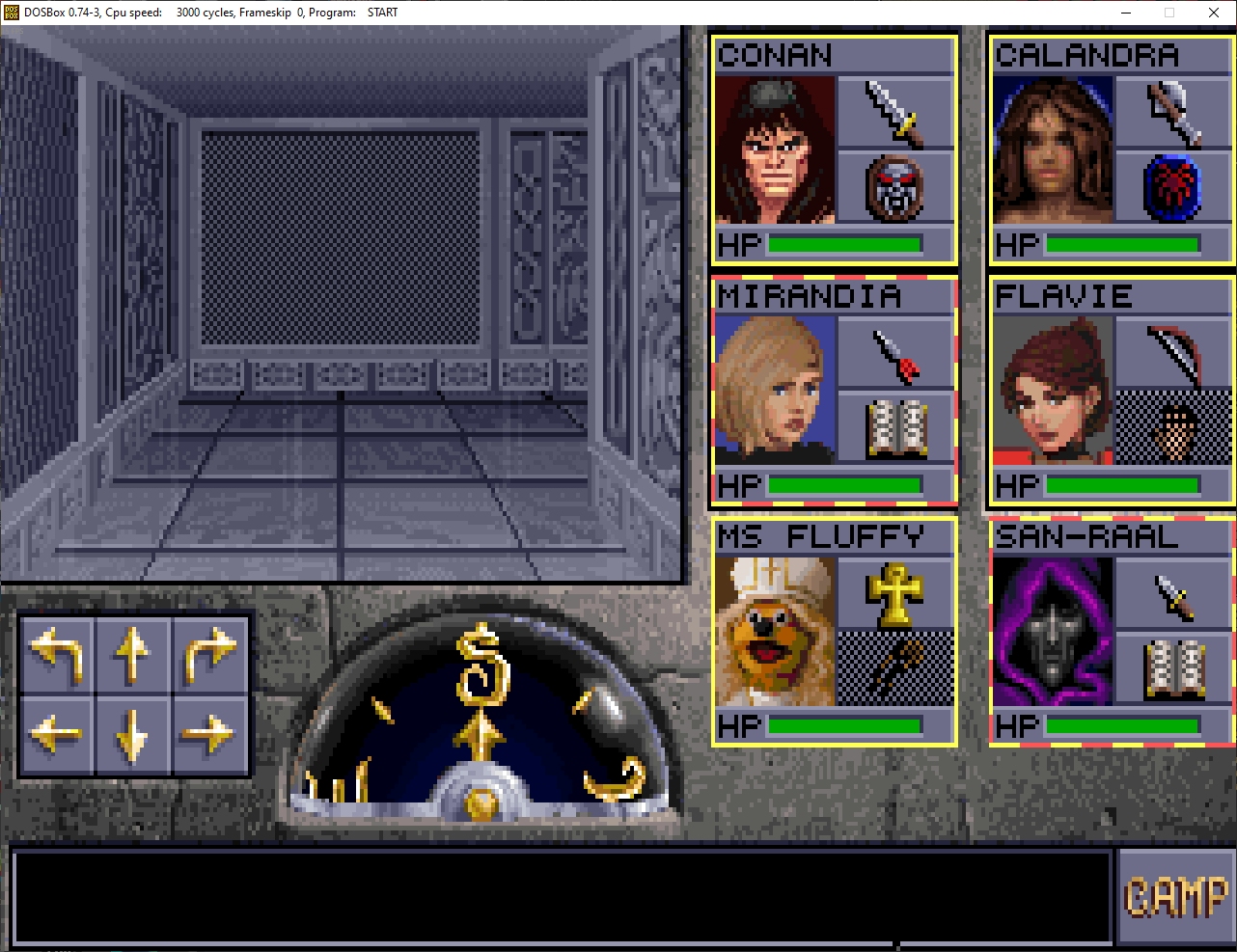
Task: Attack with Conan's sword
Action: click(894, 112)
